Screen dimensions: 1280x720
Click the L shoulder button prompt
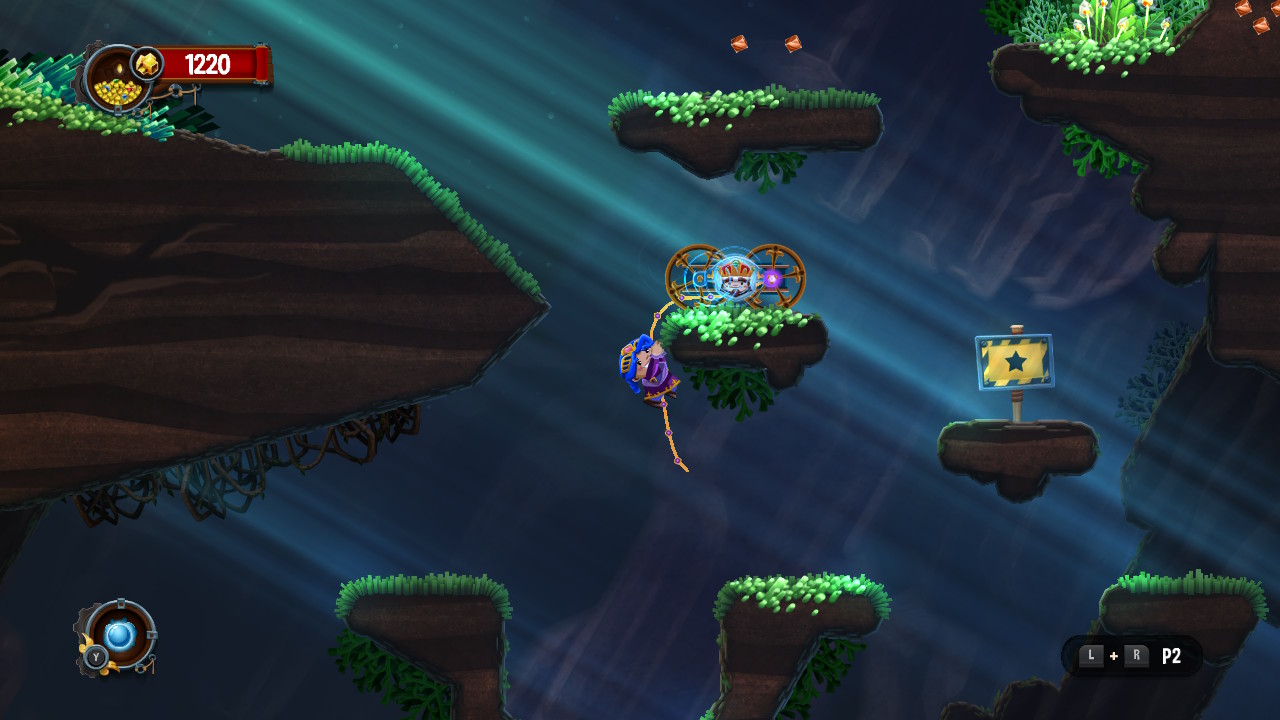(x=1091, y=655)
